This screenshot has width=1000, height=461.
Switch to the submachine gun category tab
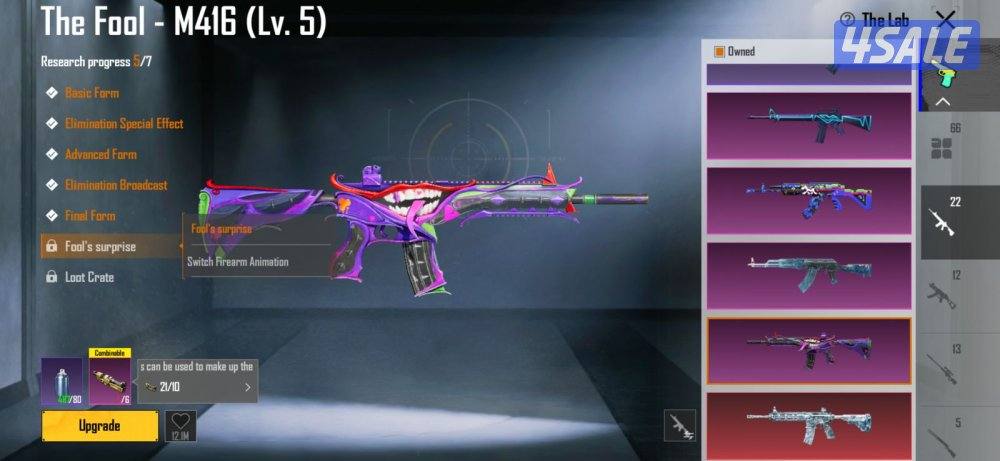pyautogui.click(x=943, y=291)
